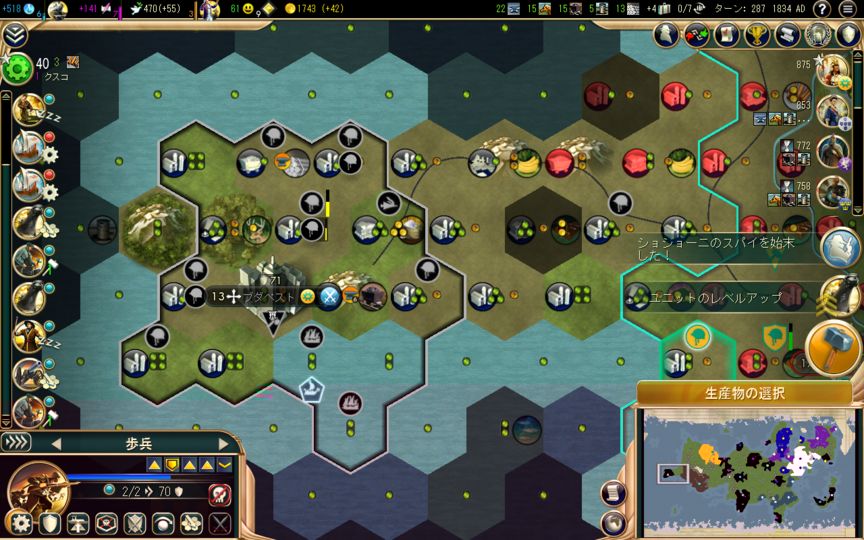This screenshot has height=540, width=864.
Task: Toggle the unit list chevron button
Action: point(16,442)
